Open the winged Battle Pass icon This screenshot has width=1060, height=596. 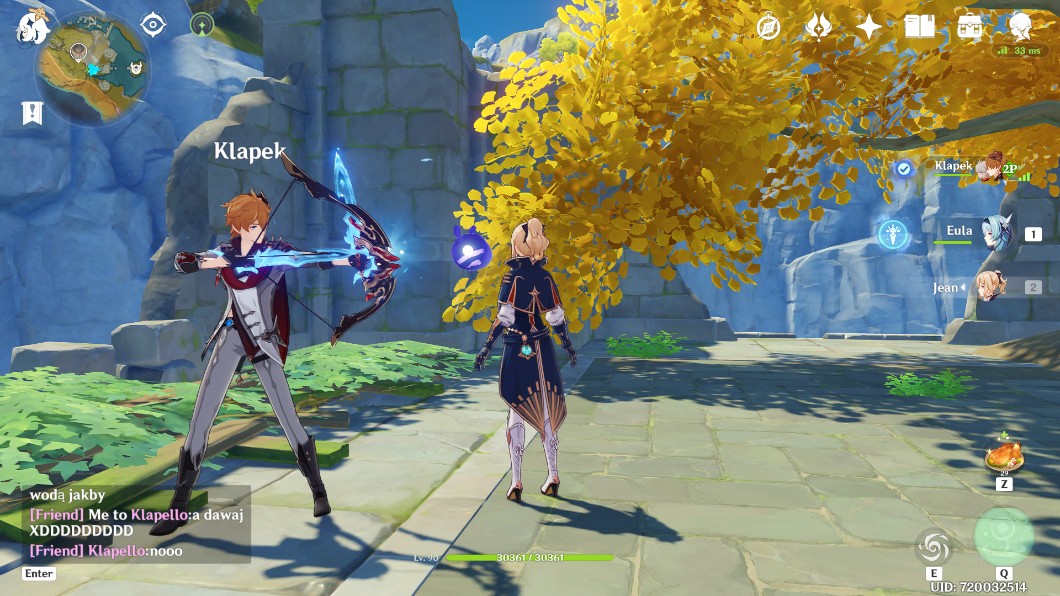(x=819, y=27)
